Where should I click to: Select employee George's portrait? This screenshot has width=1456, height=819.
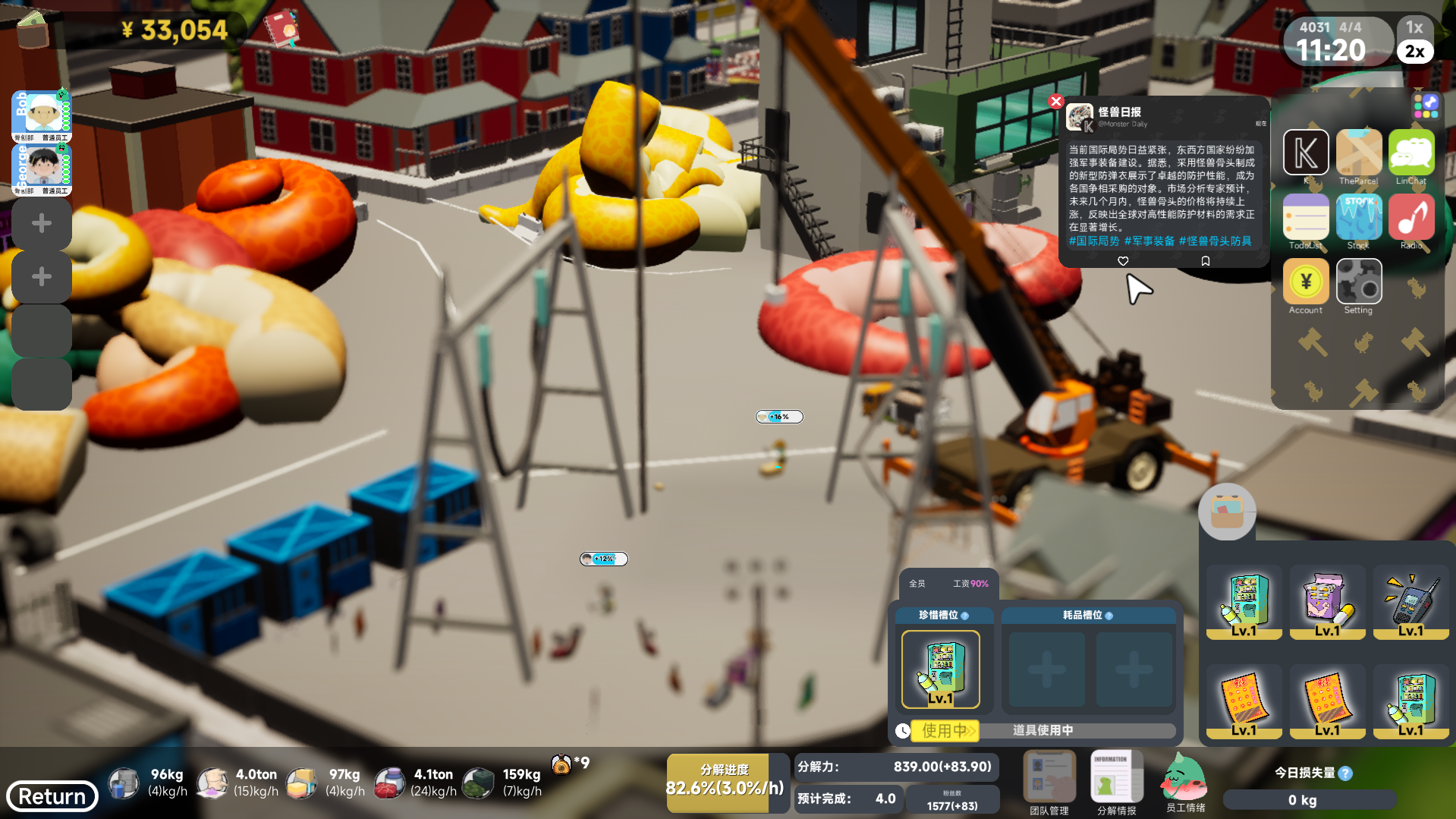pos(42,167)
